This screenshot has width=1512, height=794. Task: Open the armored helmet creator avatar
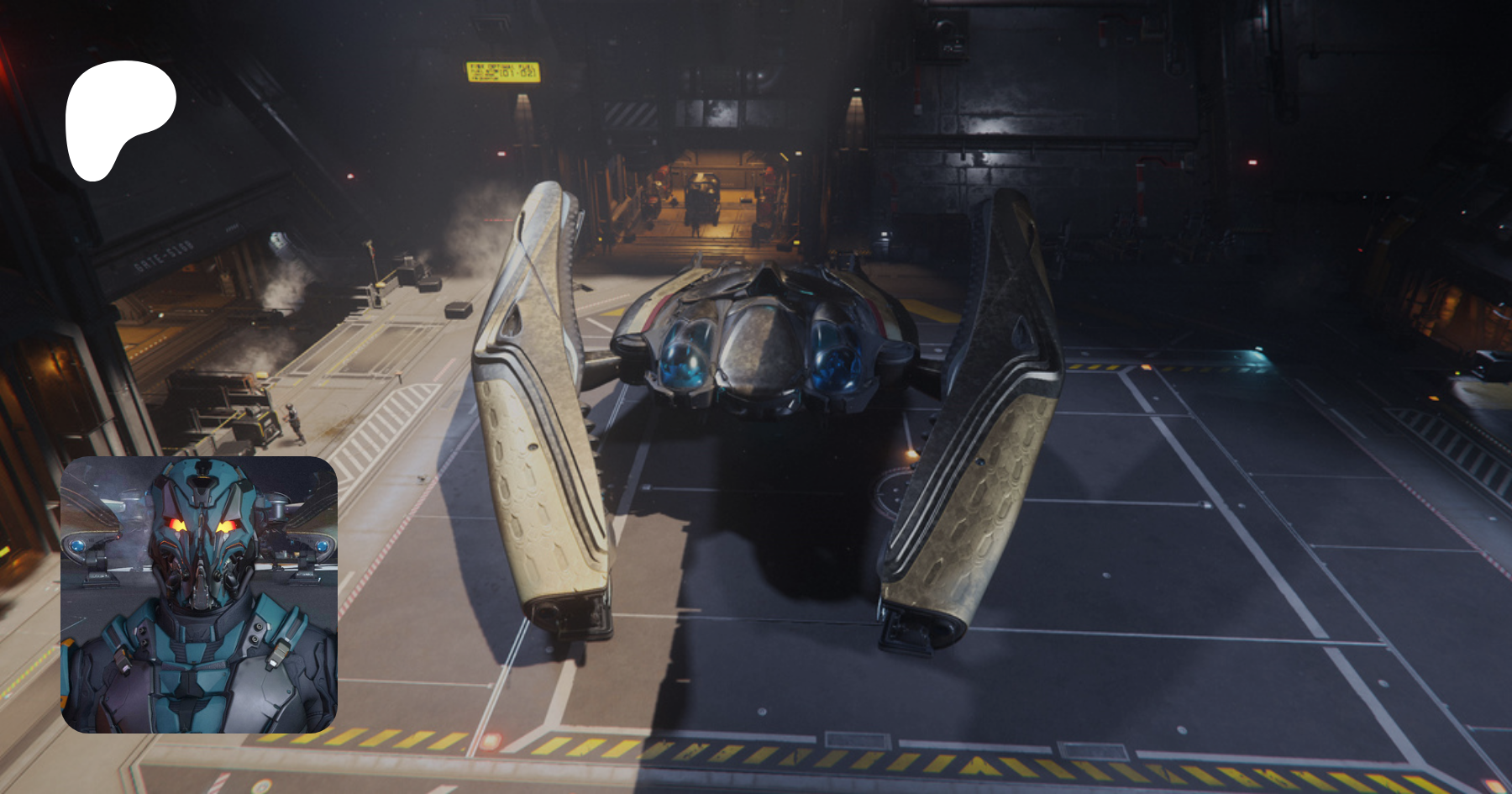(x=199, y=594)
